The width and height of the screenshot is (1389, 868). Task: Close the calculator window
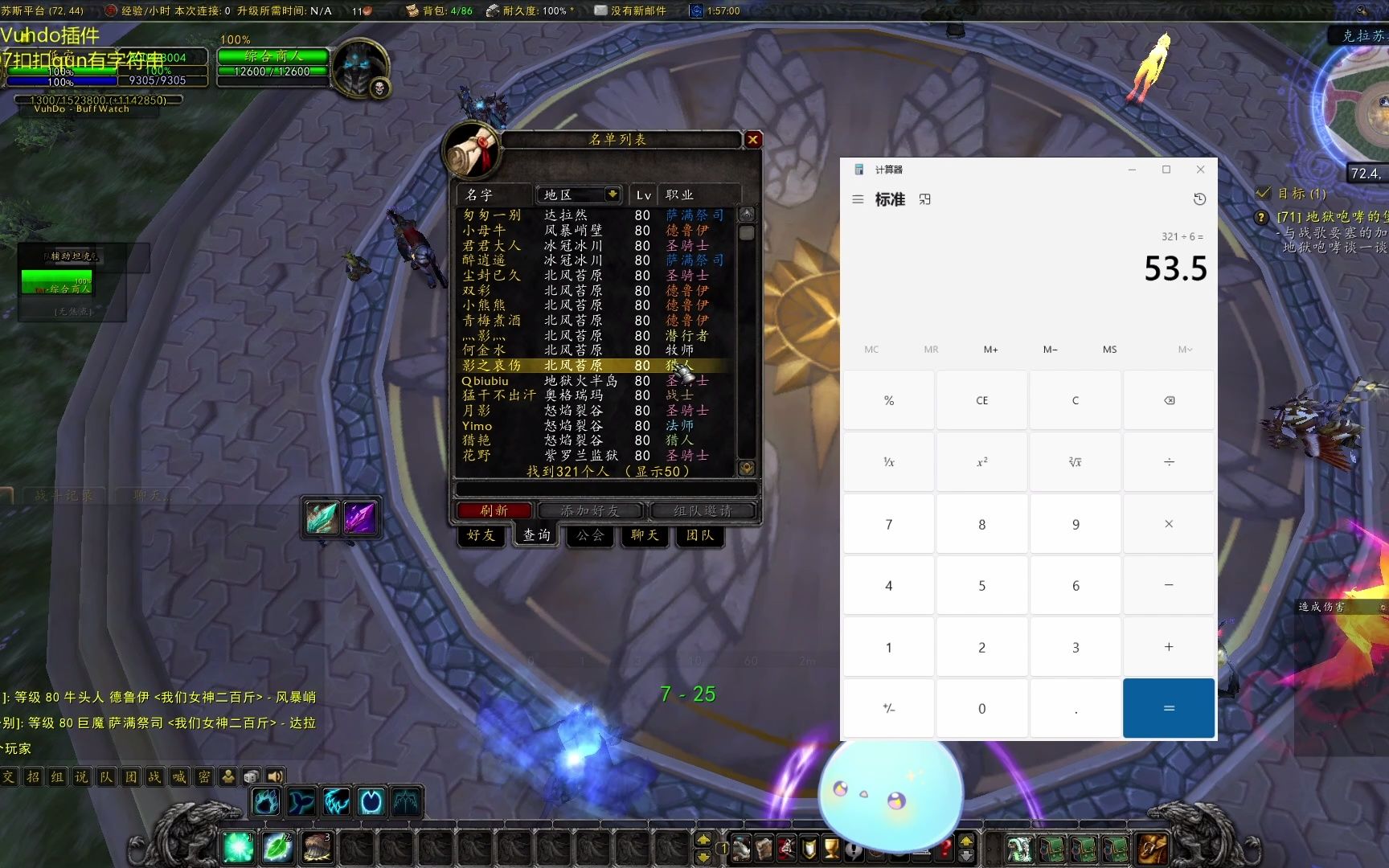click(1200, 170)
